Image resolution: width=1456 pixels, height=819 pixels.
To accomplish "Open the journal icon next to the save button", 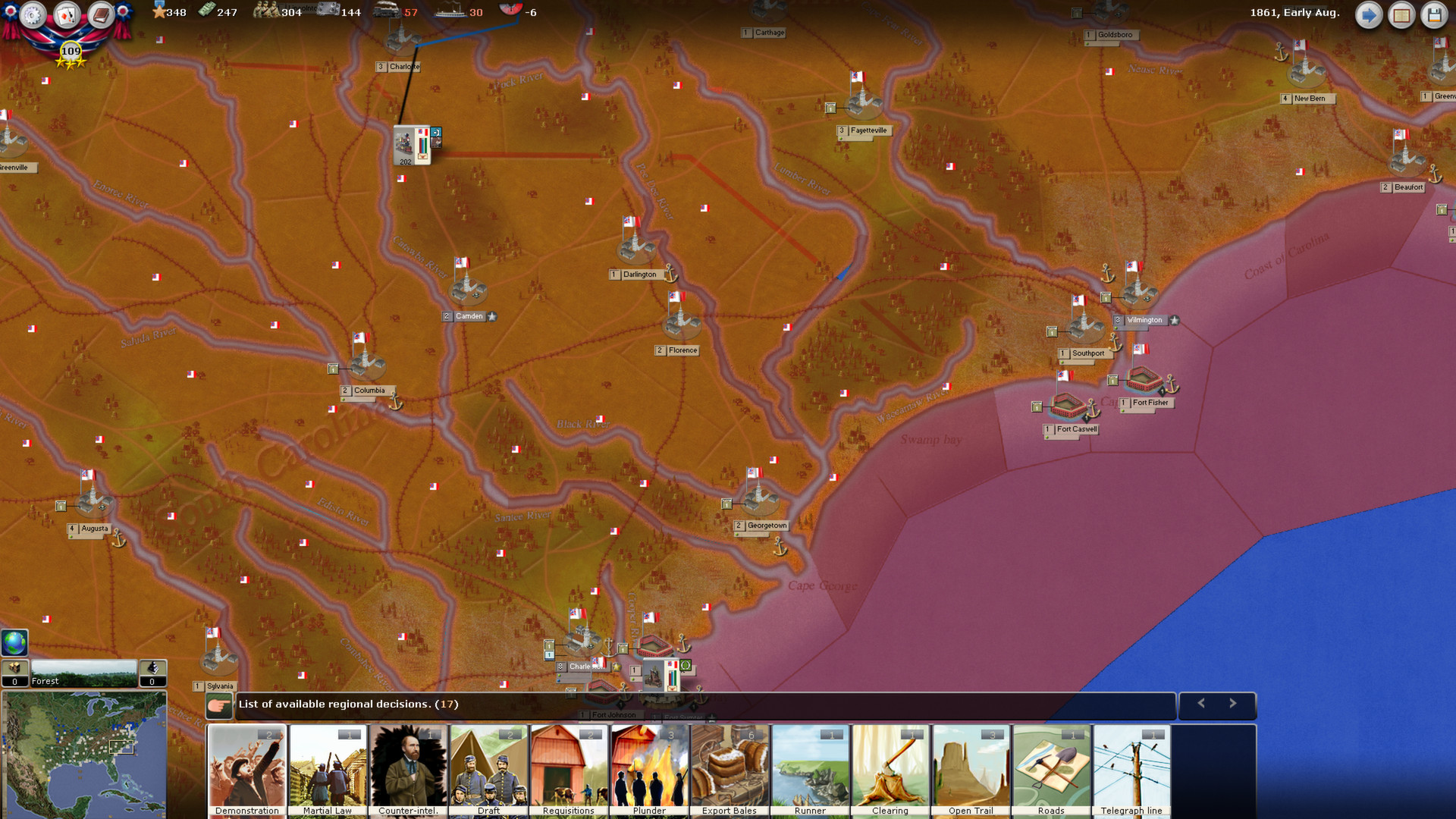I will pyautogui.click(x=1401, y=14).
